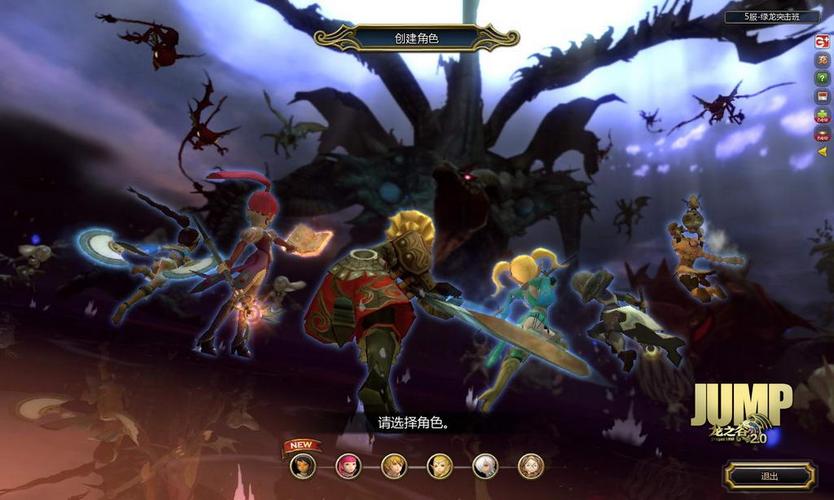Viewport: 834px width, 500px height.
Task: Pick the blond short-haired boy portrait
Action: (x=394, y=465)
